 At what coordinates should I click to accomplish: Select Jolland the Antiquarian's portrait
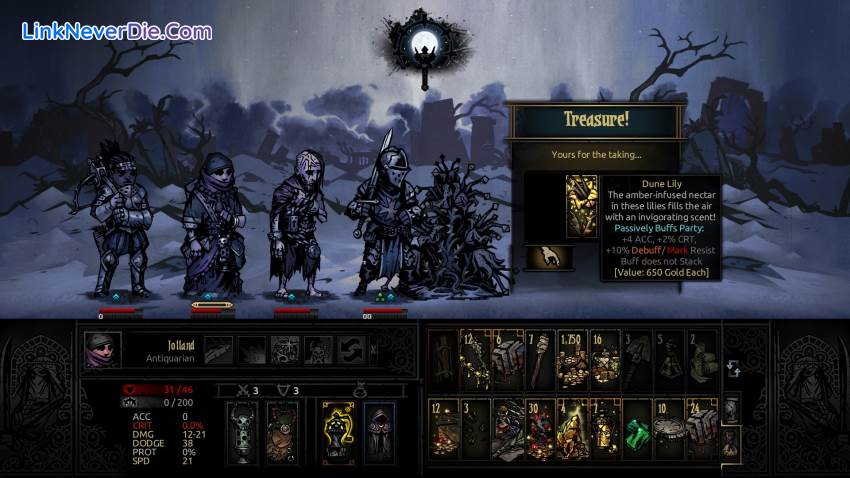tap(101, 351)
